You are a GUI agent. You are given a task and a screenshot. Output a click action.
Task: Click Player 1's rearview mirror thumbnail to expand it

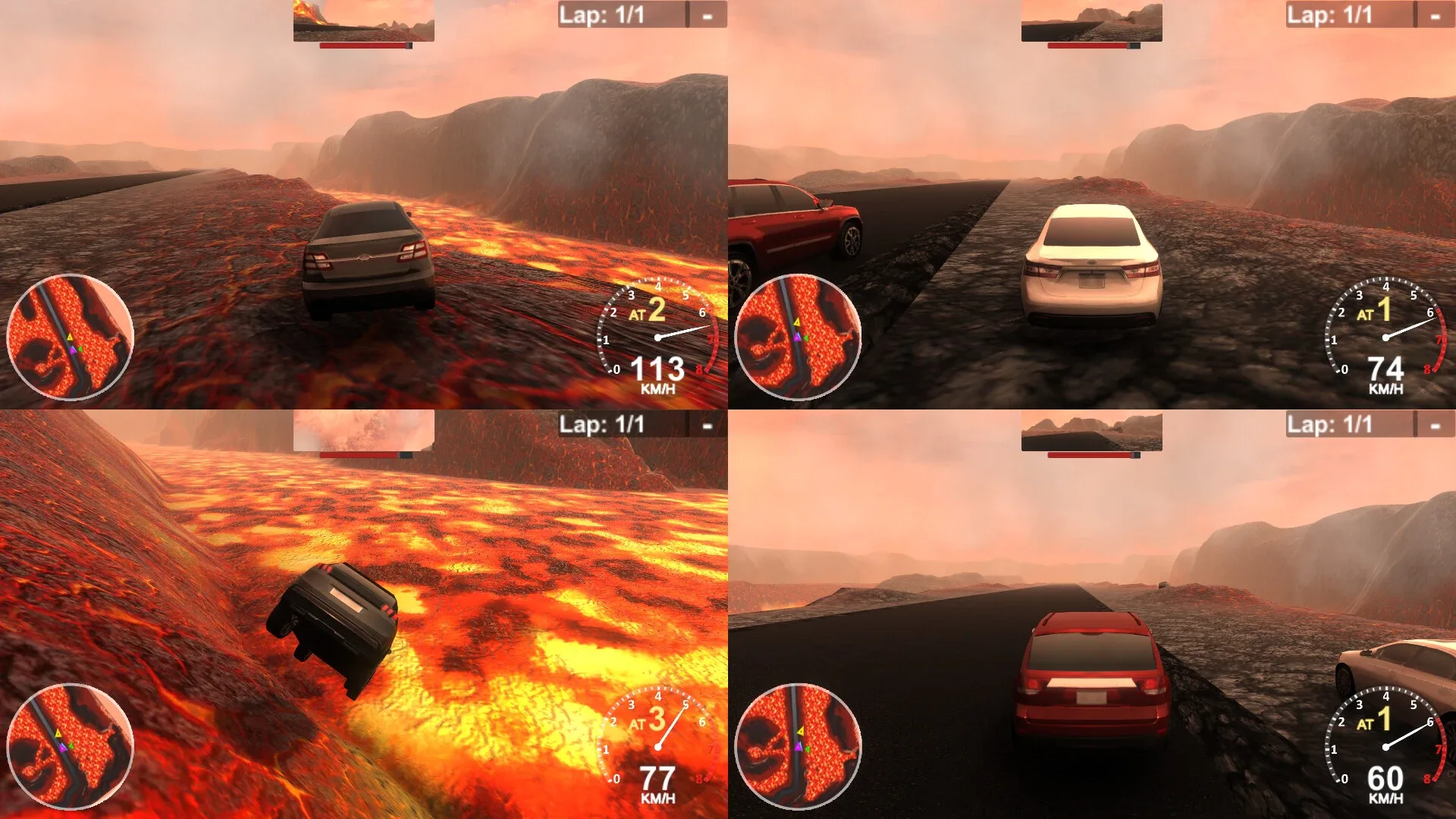pos(362,20)
